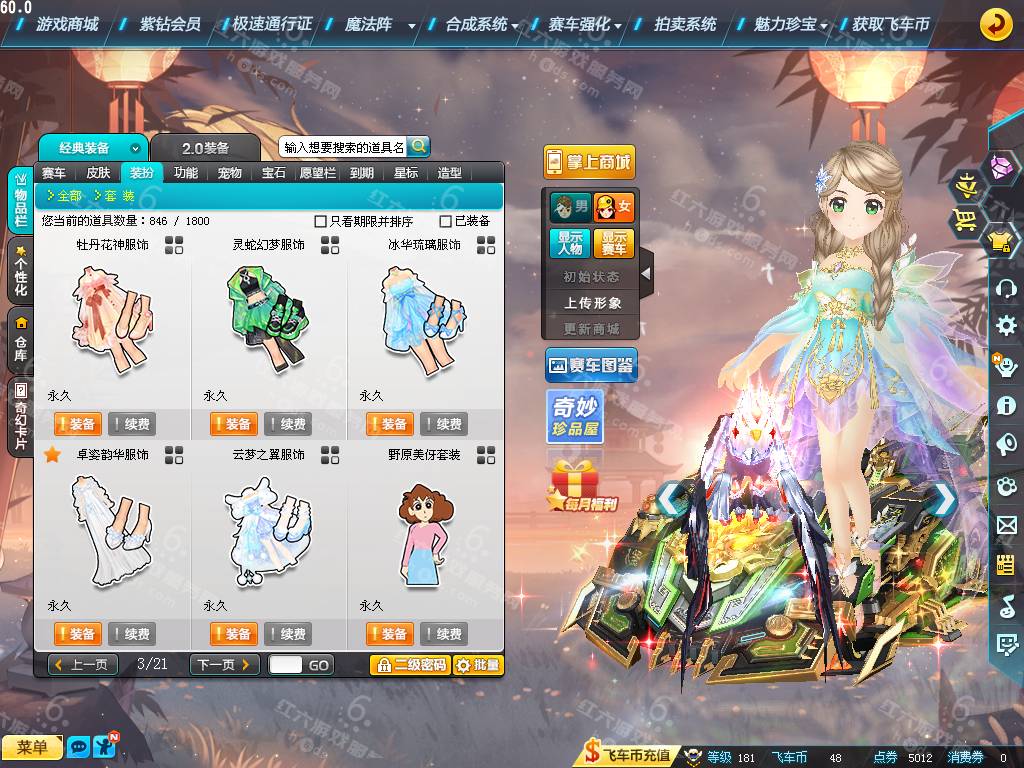
Task: Open the 游戏商城 shop menu
Action: [66, 24]
